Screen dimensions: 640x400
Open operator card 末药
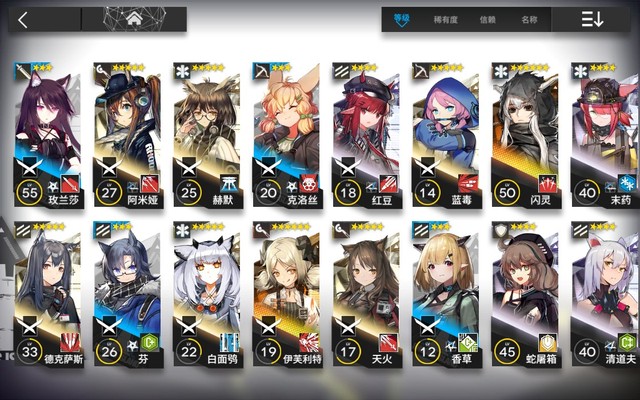point(604,130)
